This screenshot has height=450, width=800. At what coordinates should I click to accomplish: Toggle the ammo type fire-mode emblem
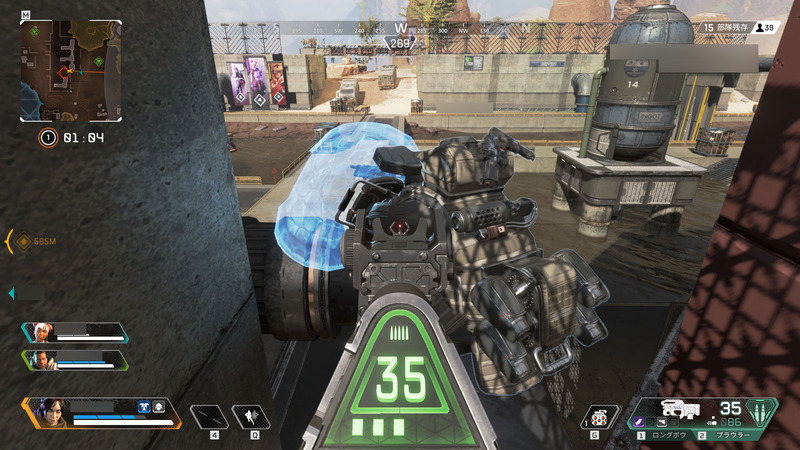pos(766,411)
